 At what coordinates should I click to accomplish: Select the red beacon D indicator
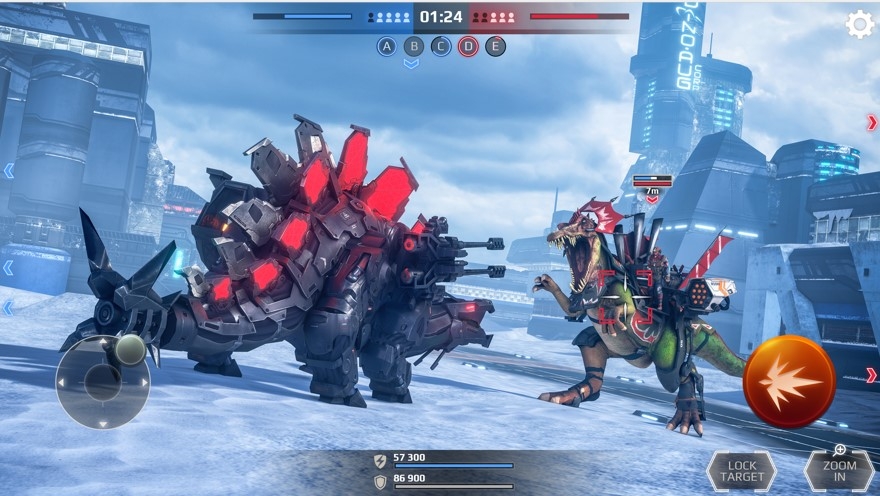tap(468, 46)
